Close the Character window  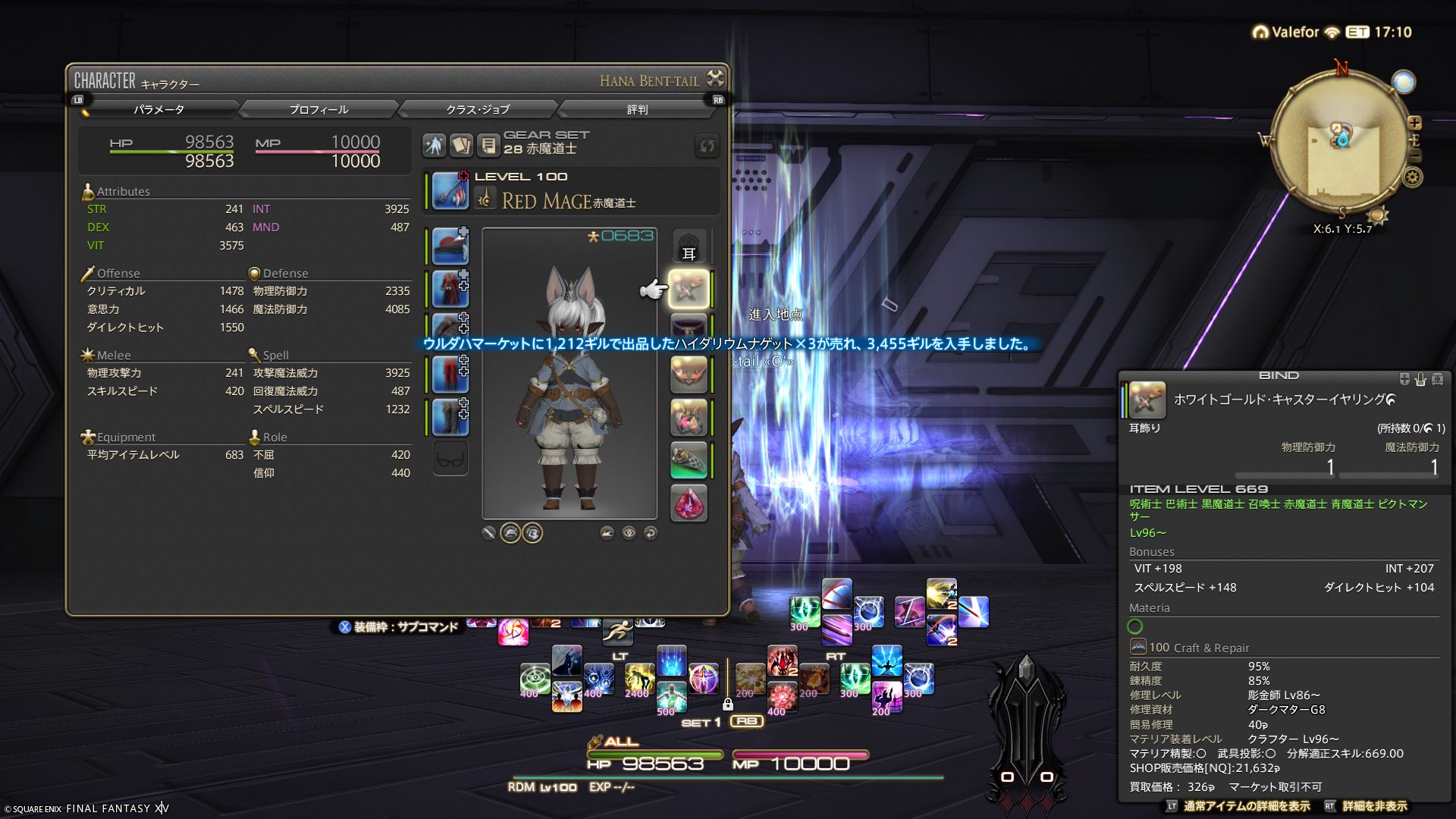pos(715,78)
